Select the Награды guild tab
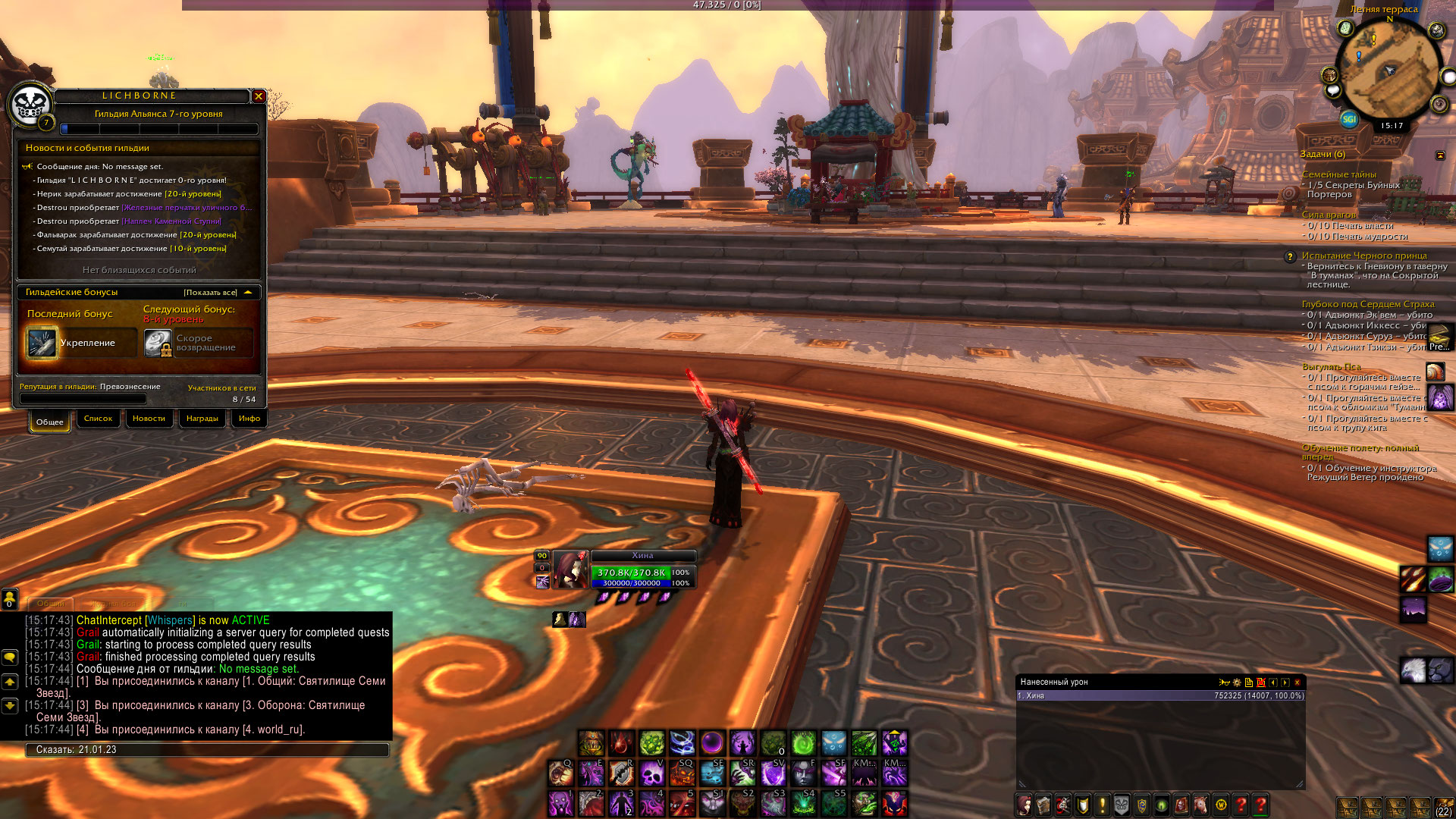Image resolution: width=1456 pixels, height=819 pixels. 202,419
